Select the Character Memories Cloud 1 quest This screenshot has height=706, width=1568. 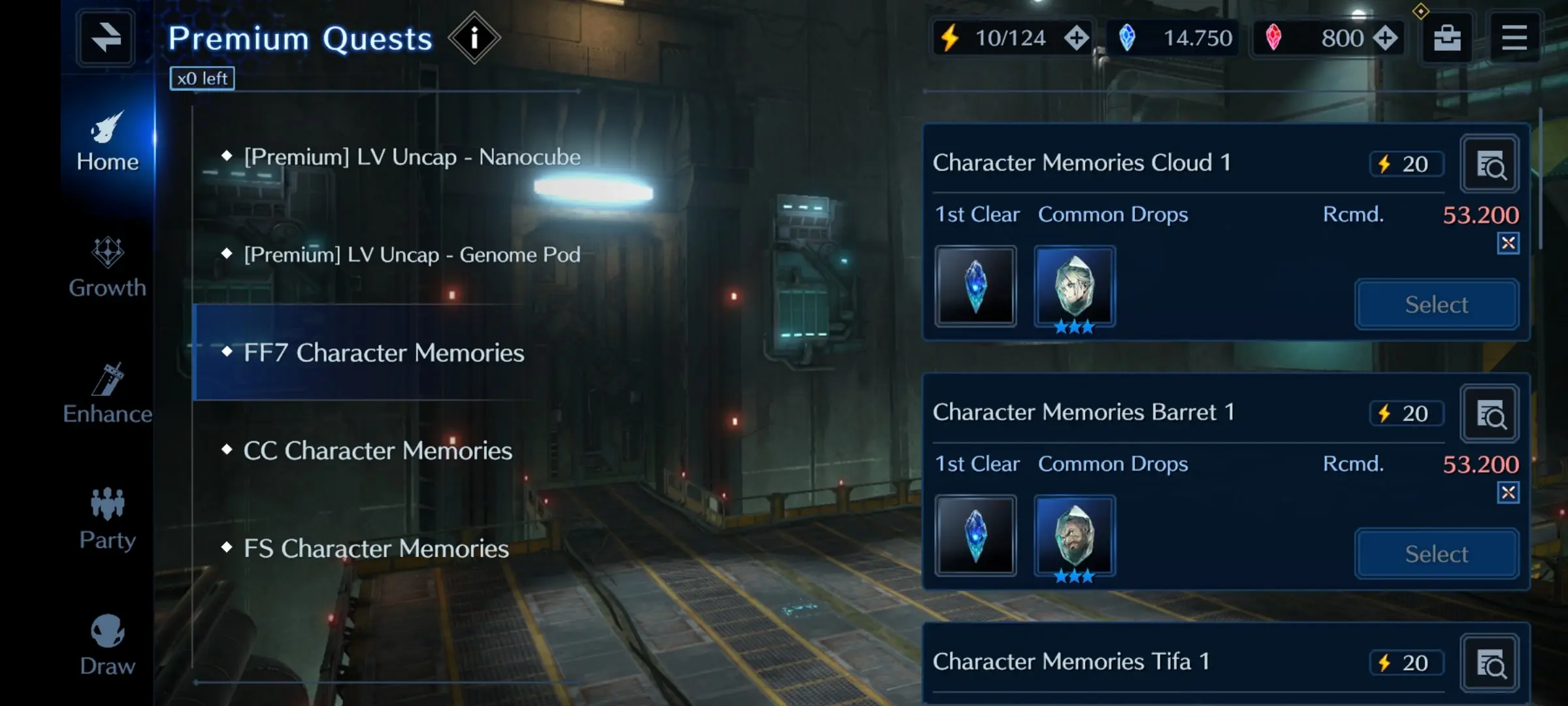[1436, 305]
